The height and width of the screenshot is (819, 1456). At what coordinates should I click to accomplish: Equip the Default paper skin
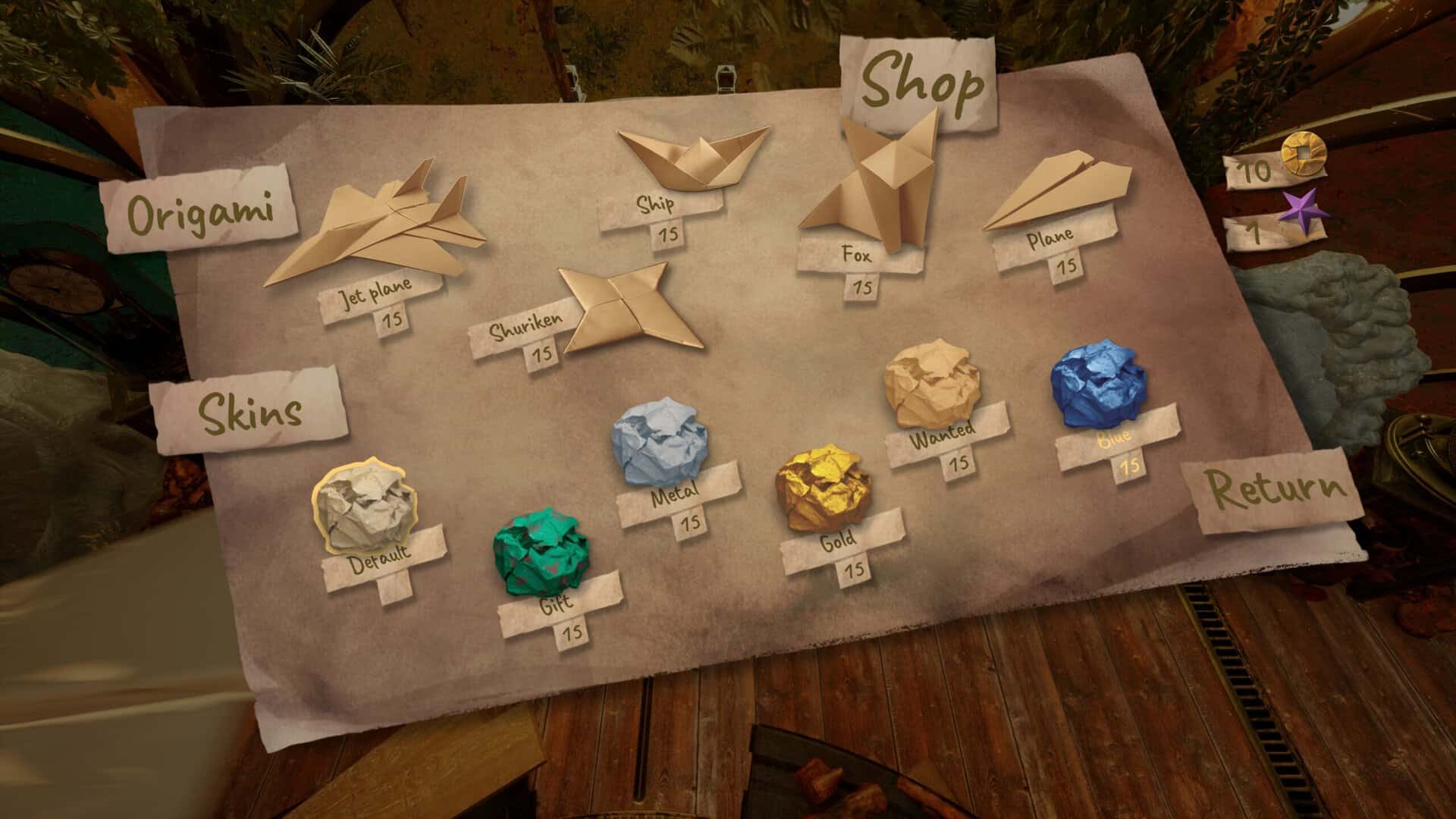[362, 506]
